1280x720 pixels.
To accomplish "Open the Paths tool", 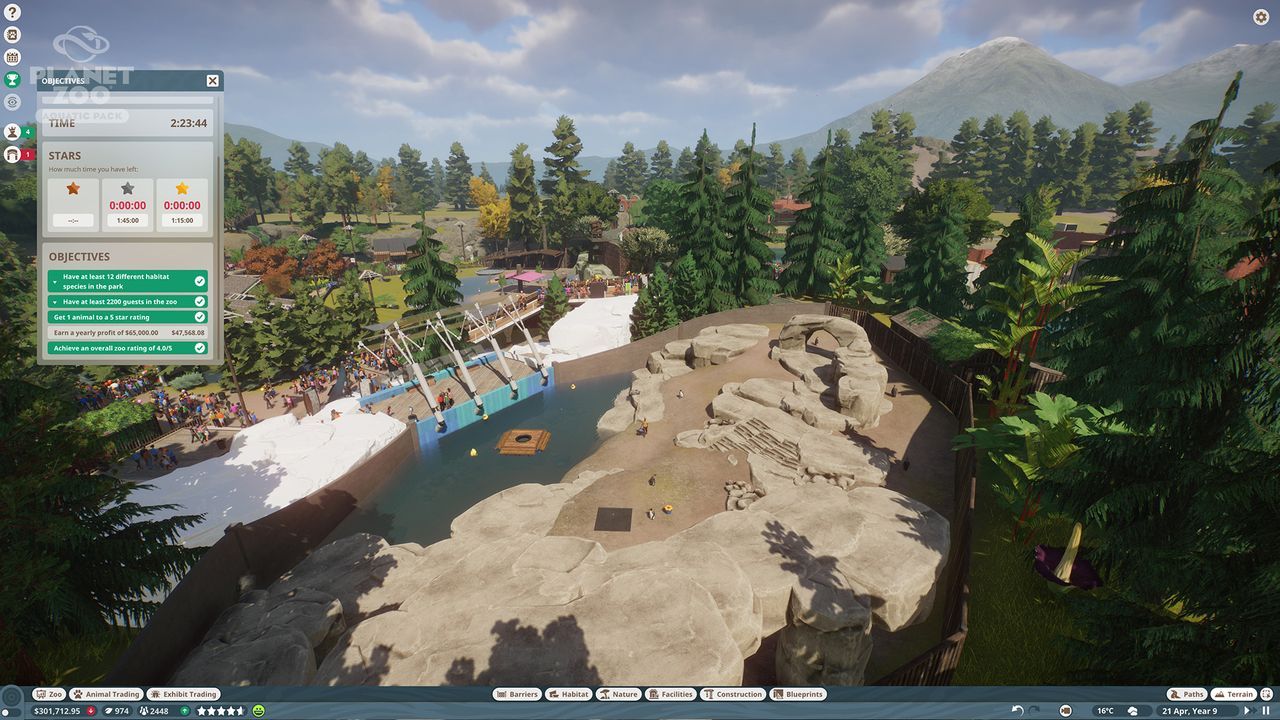I will pyautogui.click(x=1188, y=694).
